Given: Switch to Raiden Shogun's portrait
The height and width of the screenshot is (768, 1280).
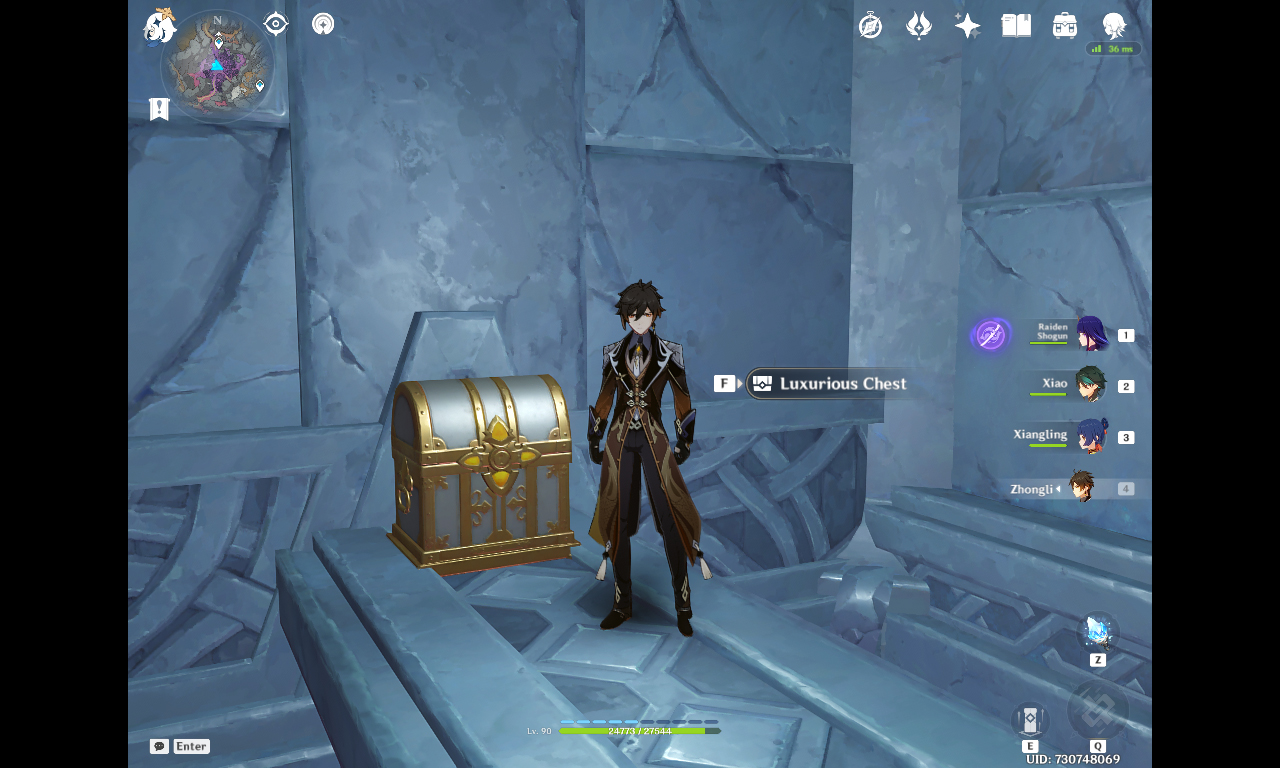Looking at the screenshot, I should (x=1093, y=334).
